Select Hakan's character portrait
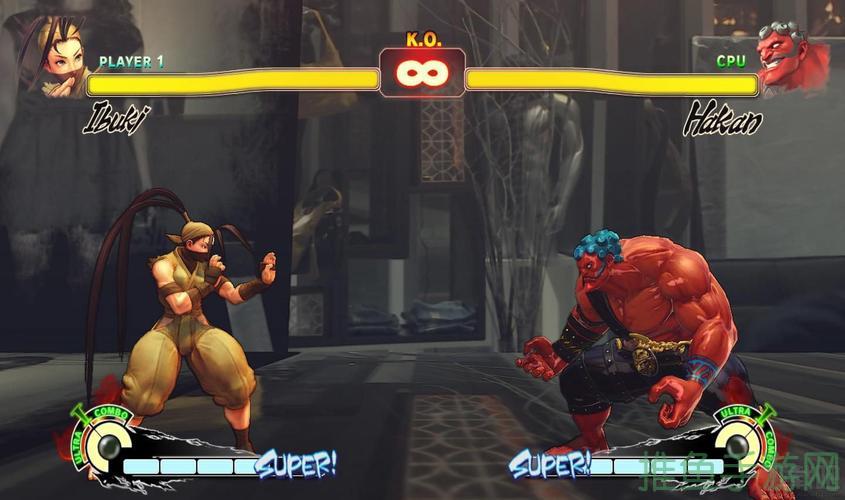This screenshot has height=500, width=845. point(794,58)
